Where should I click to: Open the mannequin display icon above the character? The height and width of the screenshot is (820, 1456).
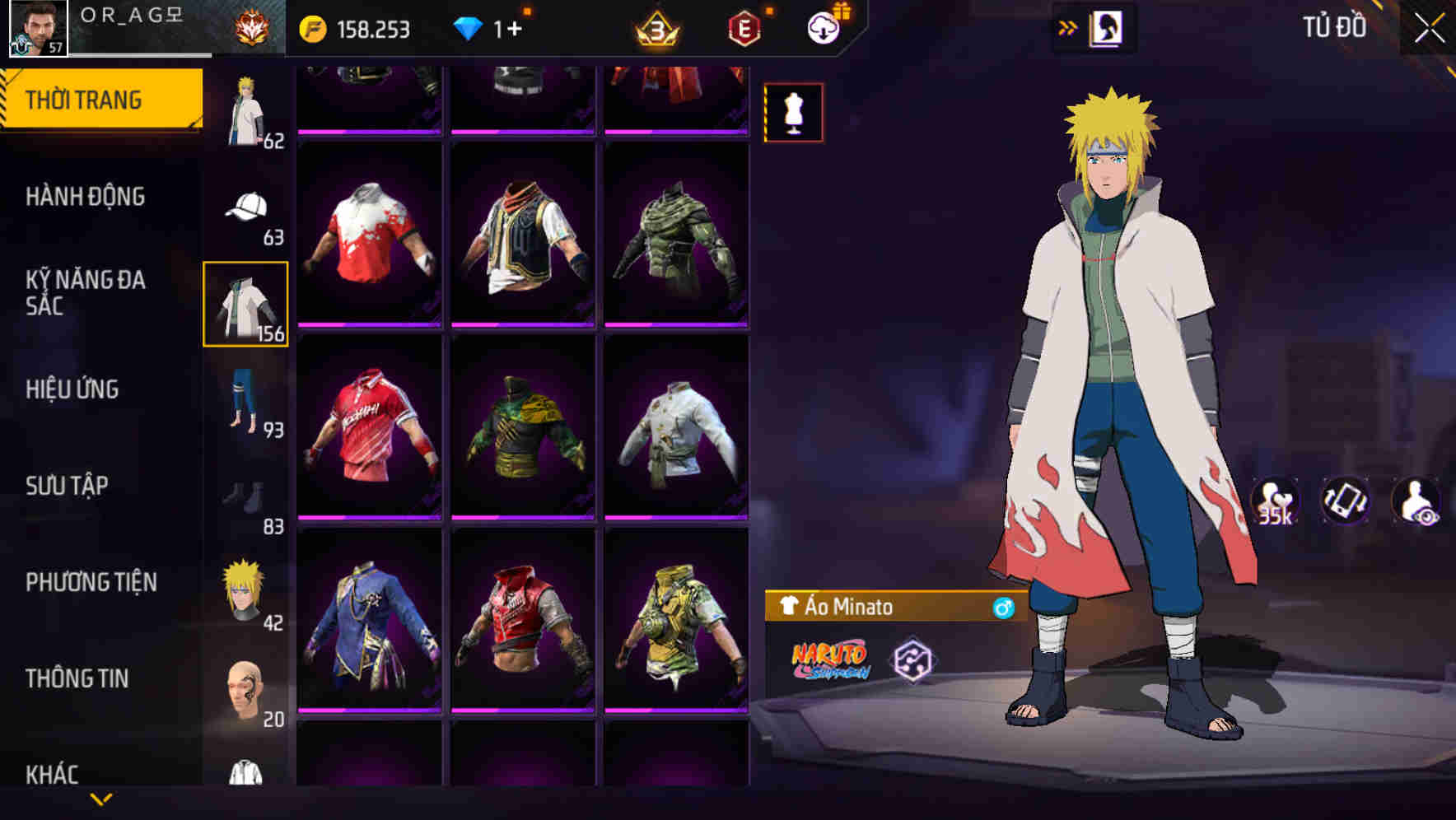pyautogui.click(x=792, y=112)
